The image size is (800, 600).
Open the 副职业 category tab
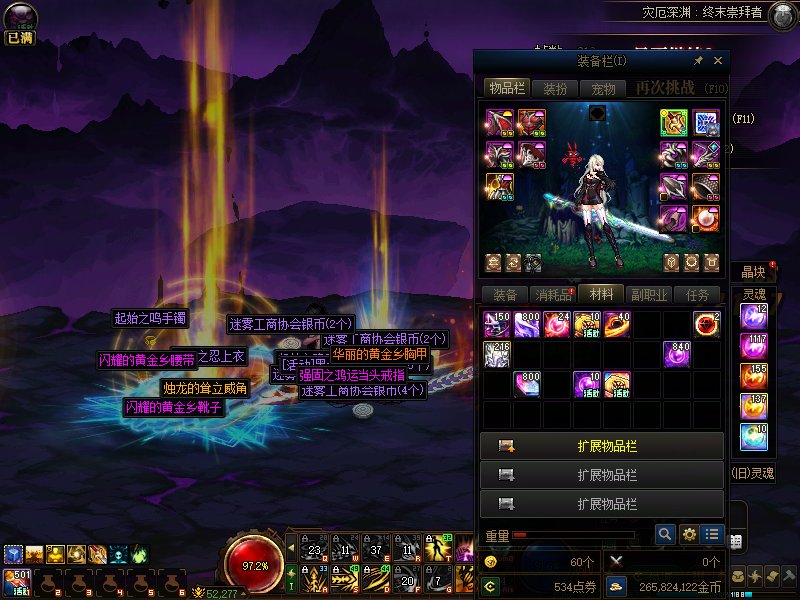tap(649, 295)
